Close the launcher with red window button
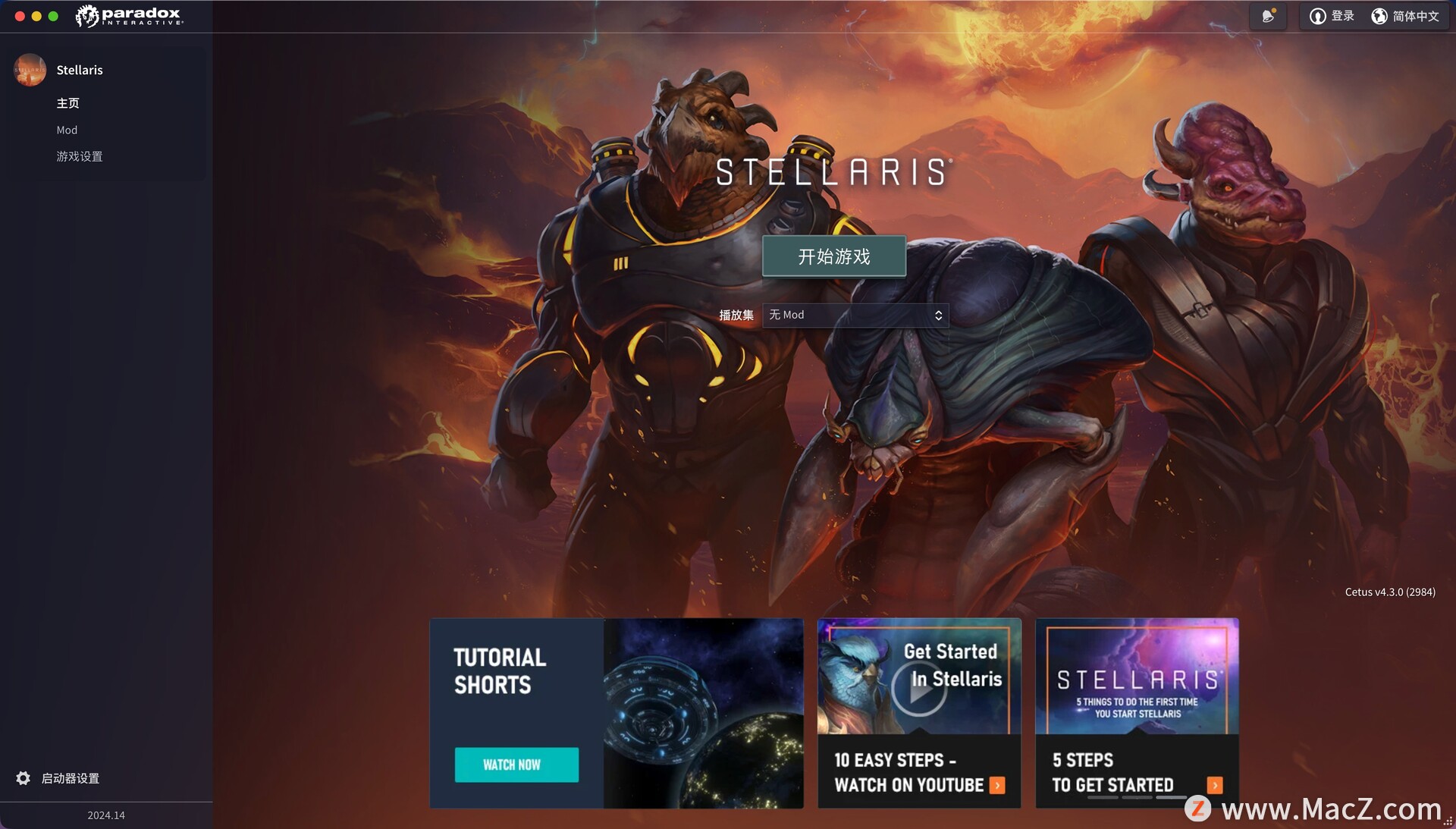 (20, 16)
